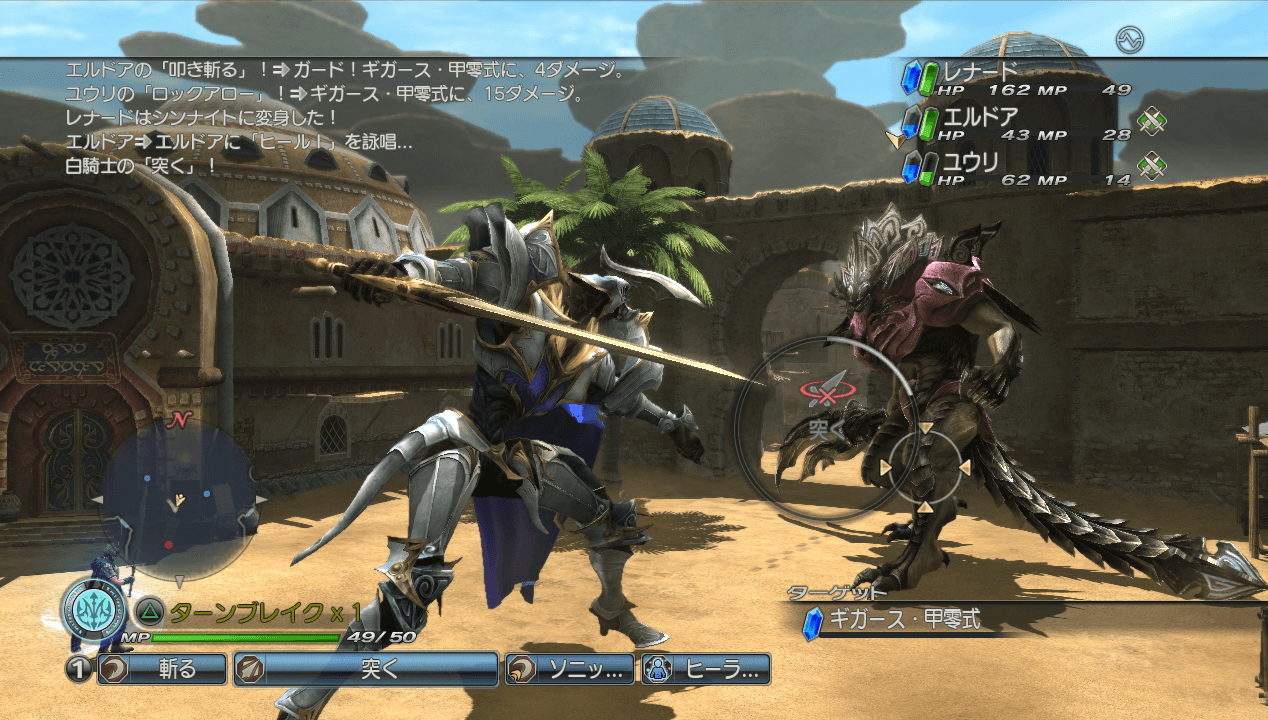Choose the 突く thrust command
This screenshot has height=720, width=1268.
[x=366, y=669]
